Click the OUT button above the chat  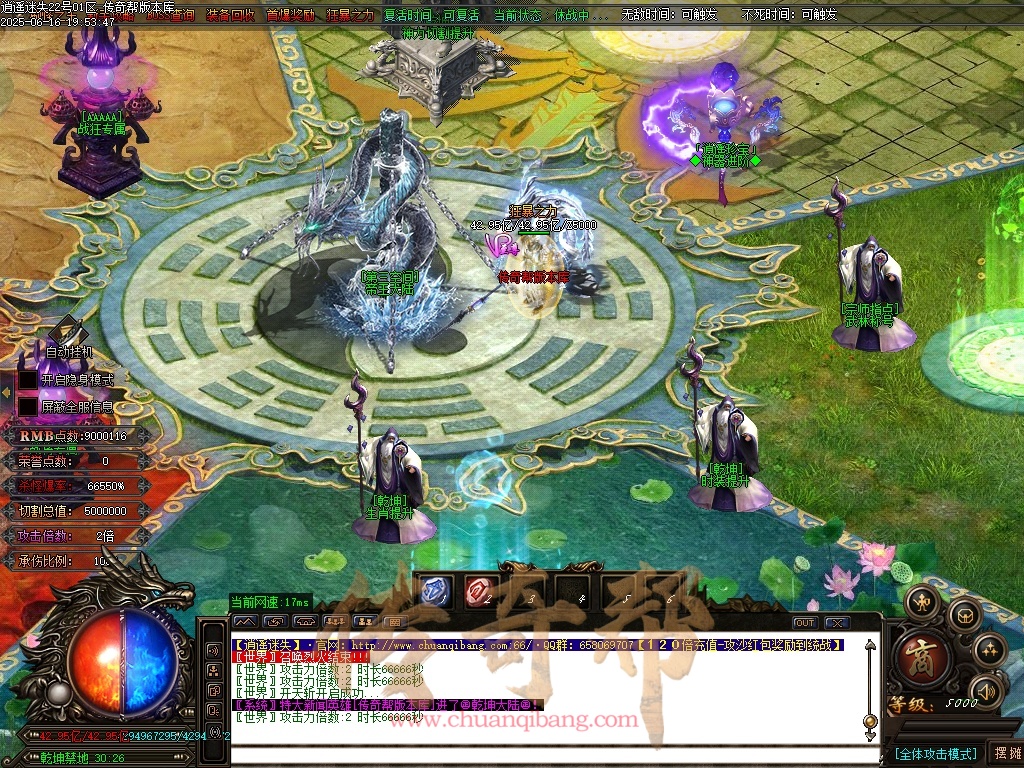(804, 623)
